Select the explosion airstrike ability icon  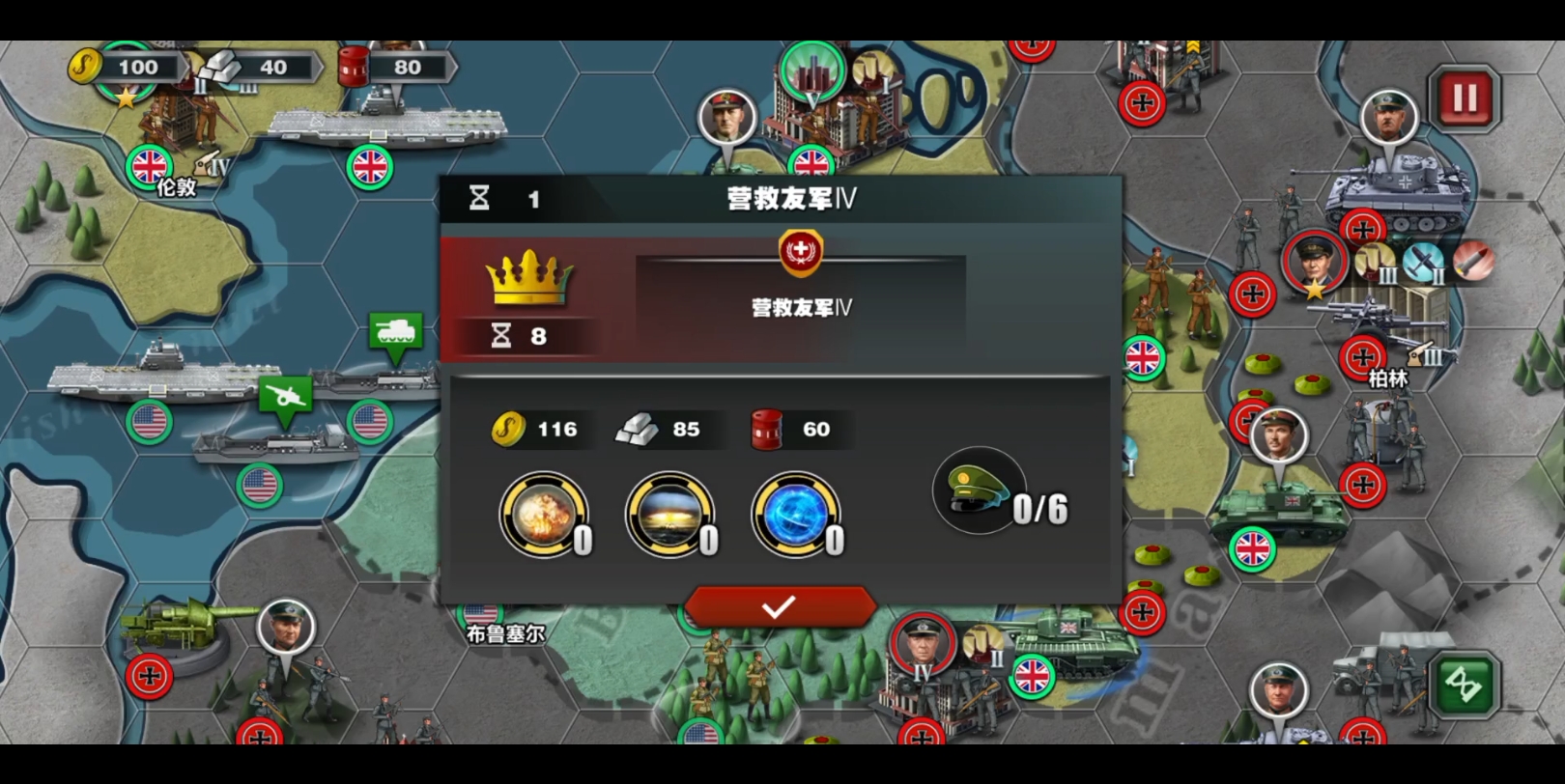[543, 515]
